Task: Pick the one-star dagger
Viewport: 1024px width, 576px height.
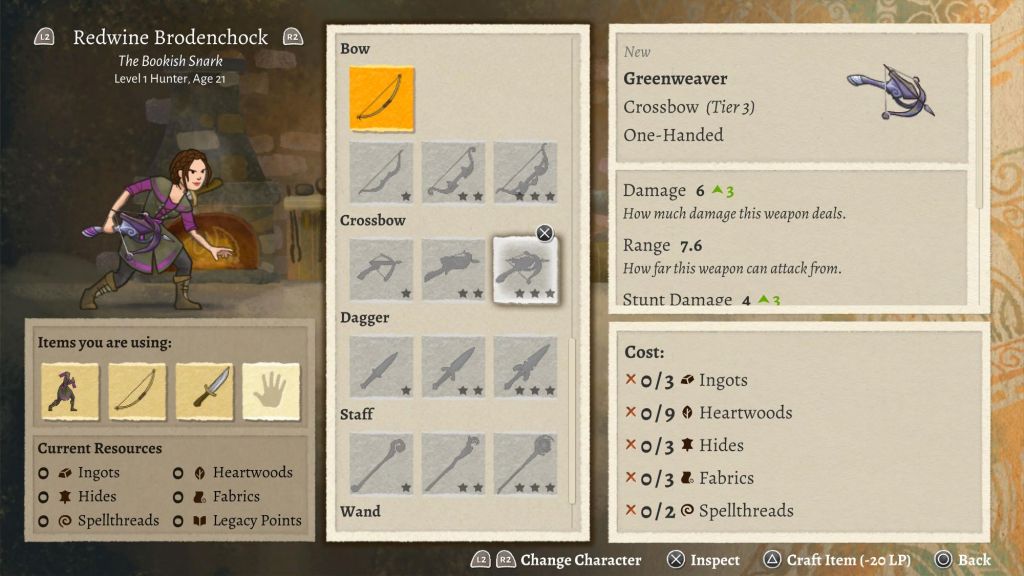Action: [x=381, y=366]
